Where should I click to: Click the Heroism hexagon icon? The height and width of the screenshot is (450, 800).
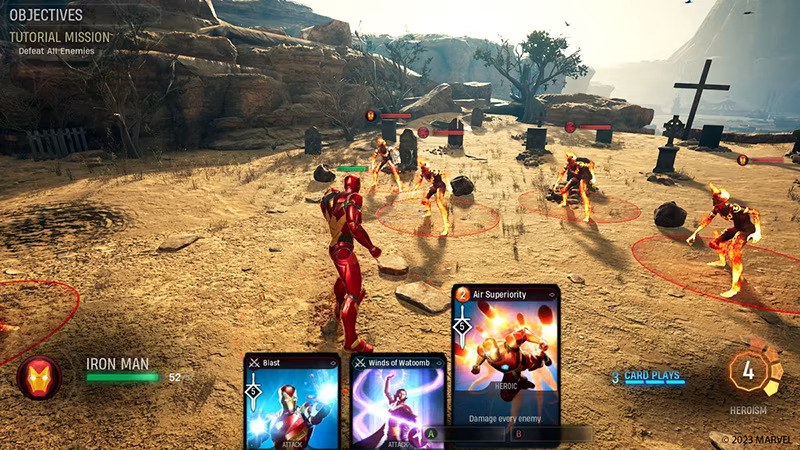(x=747, y=371)
